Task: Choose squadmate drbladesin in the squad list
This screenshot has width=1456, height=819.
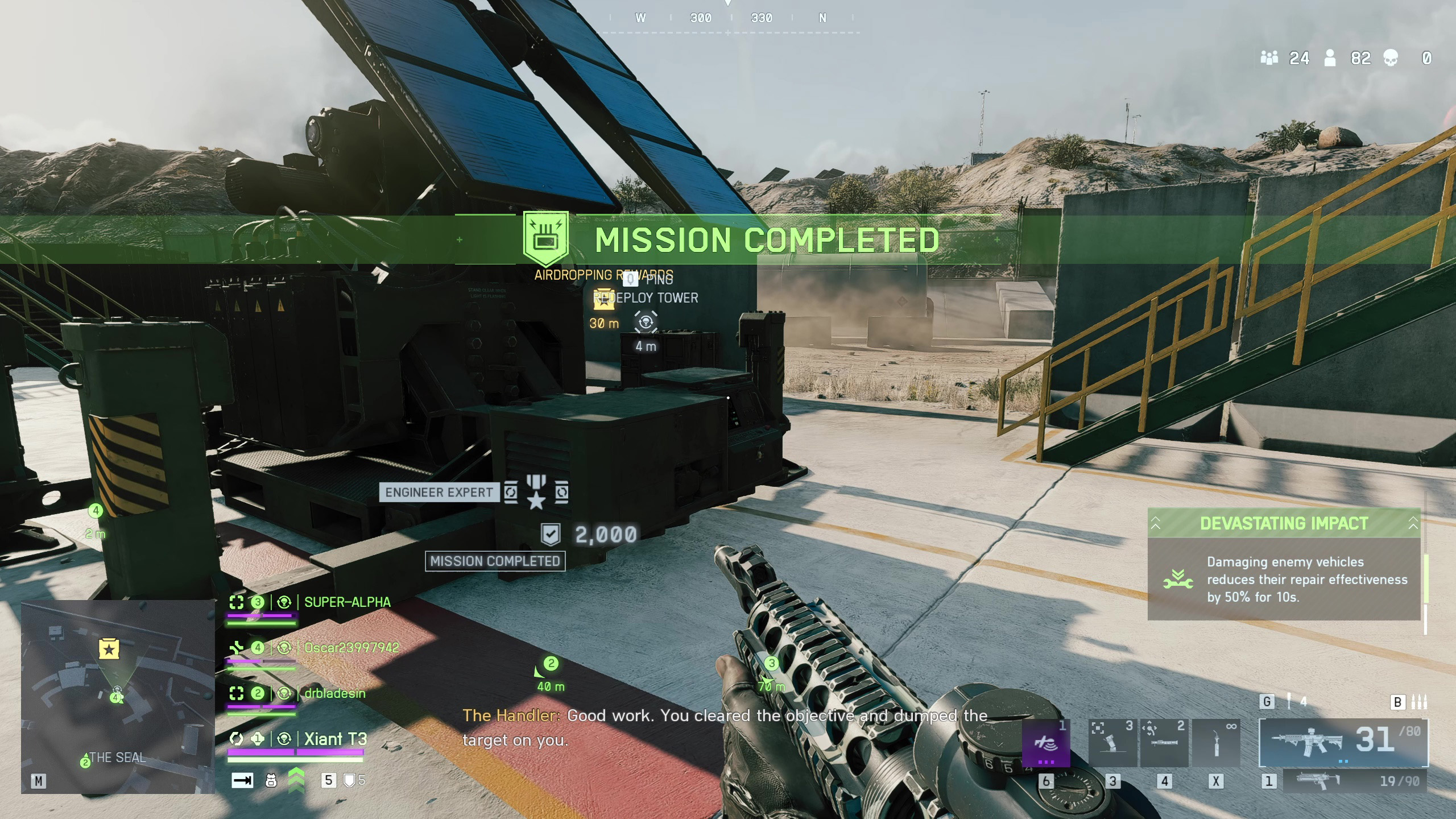Action: (334, 693)
